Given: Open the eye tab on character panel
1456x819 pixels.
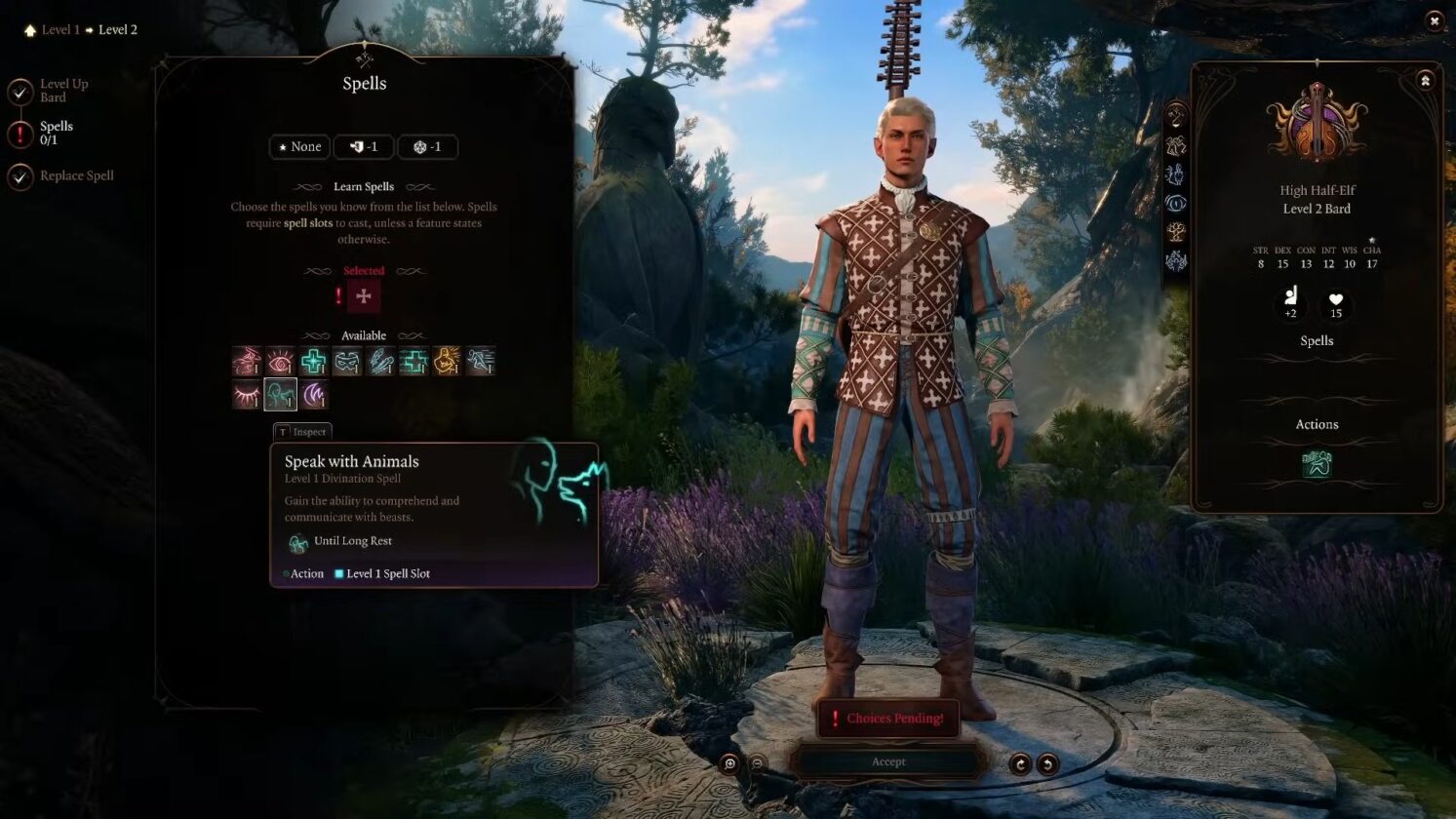Looking at the screenshot, I should pyautogui.click(x=1176, y=204).
